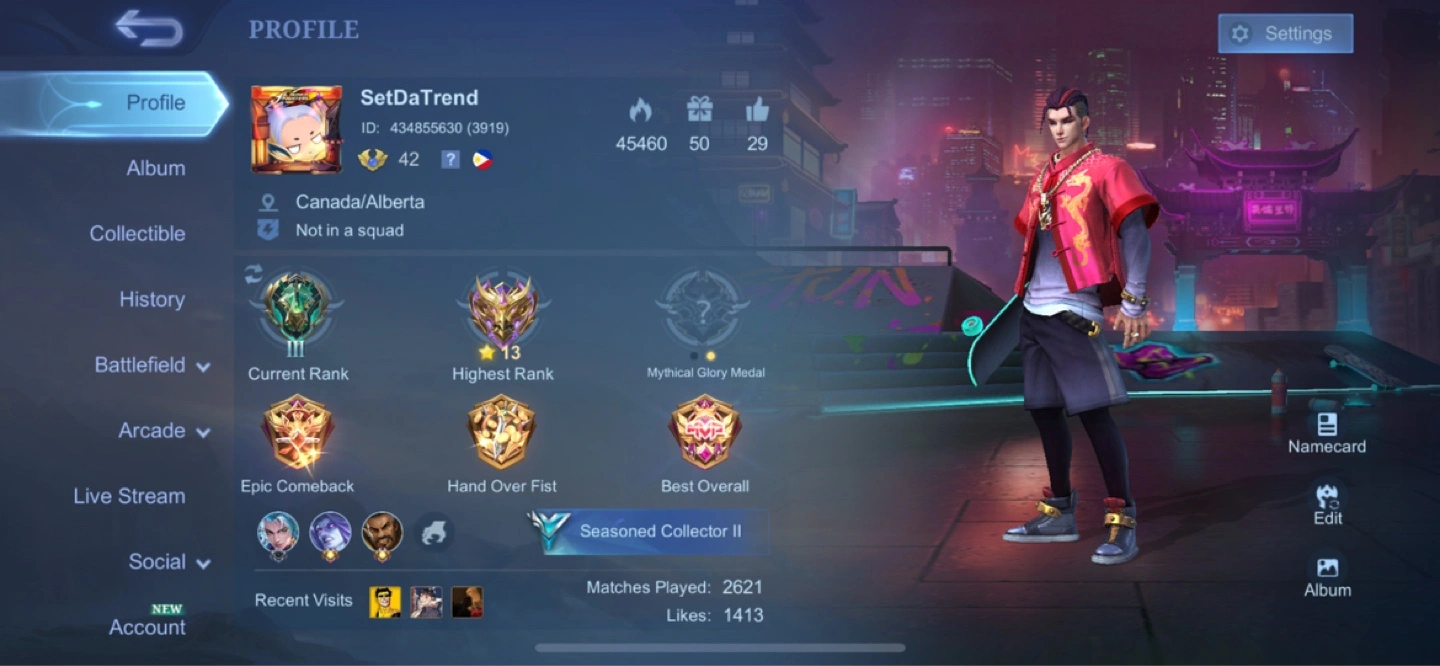View the Current Rank emblem
The image size is (1440, 666).
(297, 311)
